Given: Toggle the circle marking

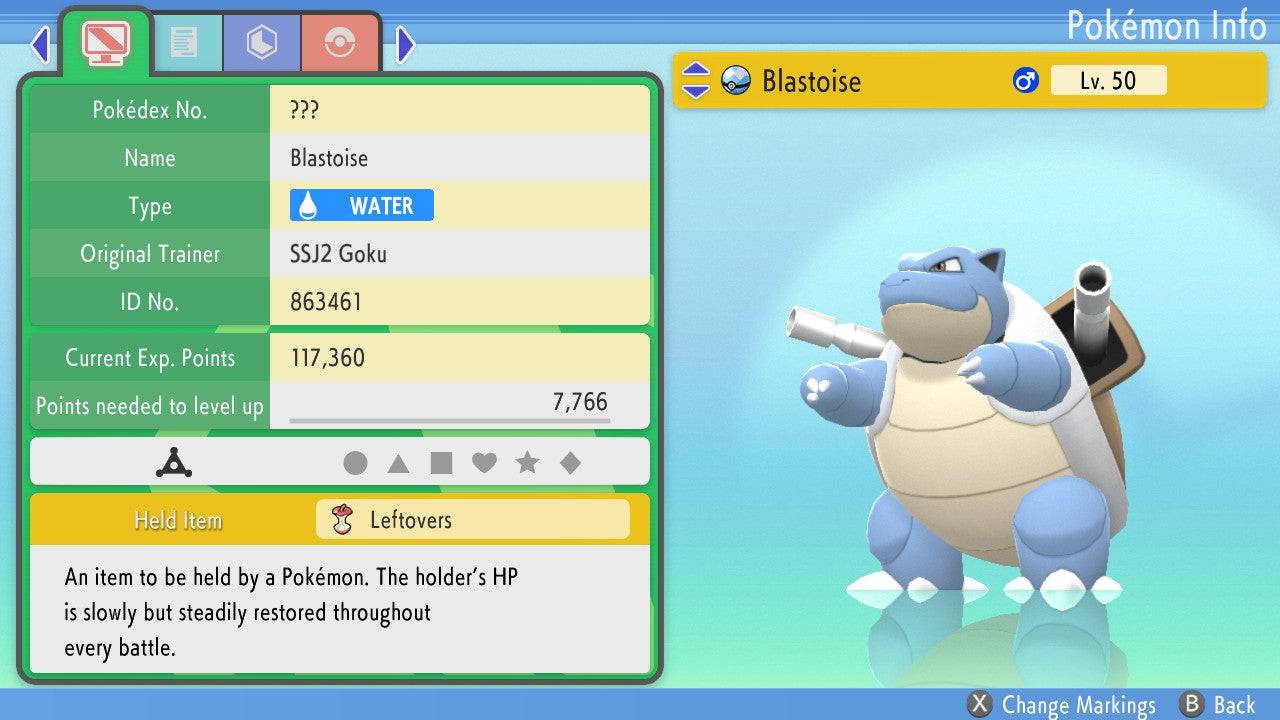Looking at the screenshot, I should [355, 463].
